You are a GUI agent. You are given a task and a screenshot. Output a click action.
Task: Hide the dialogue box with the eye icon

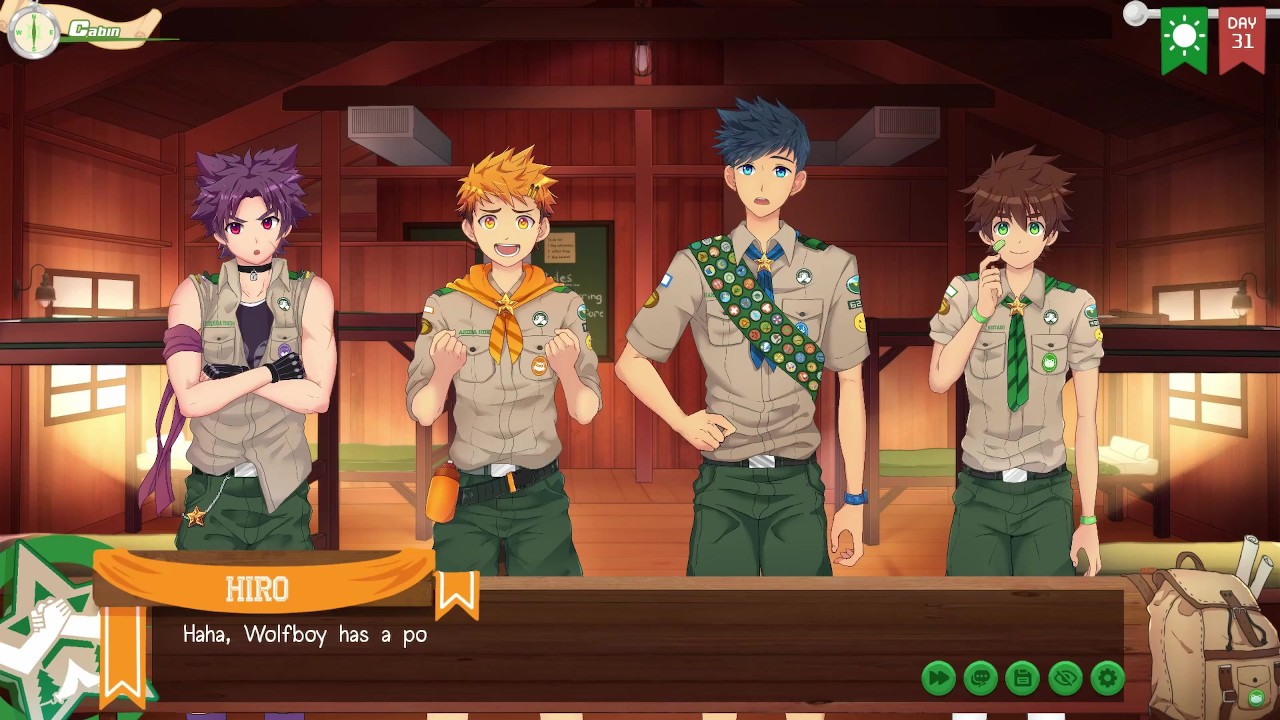point(1065,678)
